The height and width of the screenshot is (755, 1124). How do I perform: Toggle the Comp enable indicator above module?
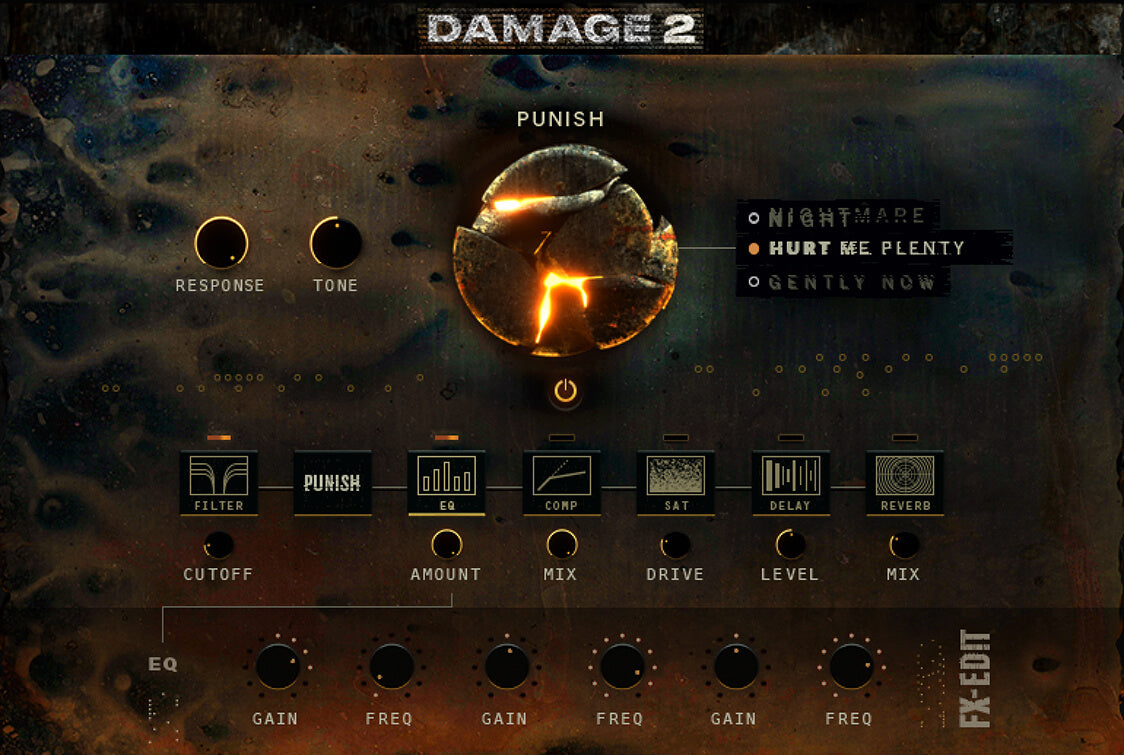point(561,438)
